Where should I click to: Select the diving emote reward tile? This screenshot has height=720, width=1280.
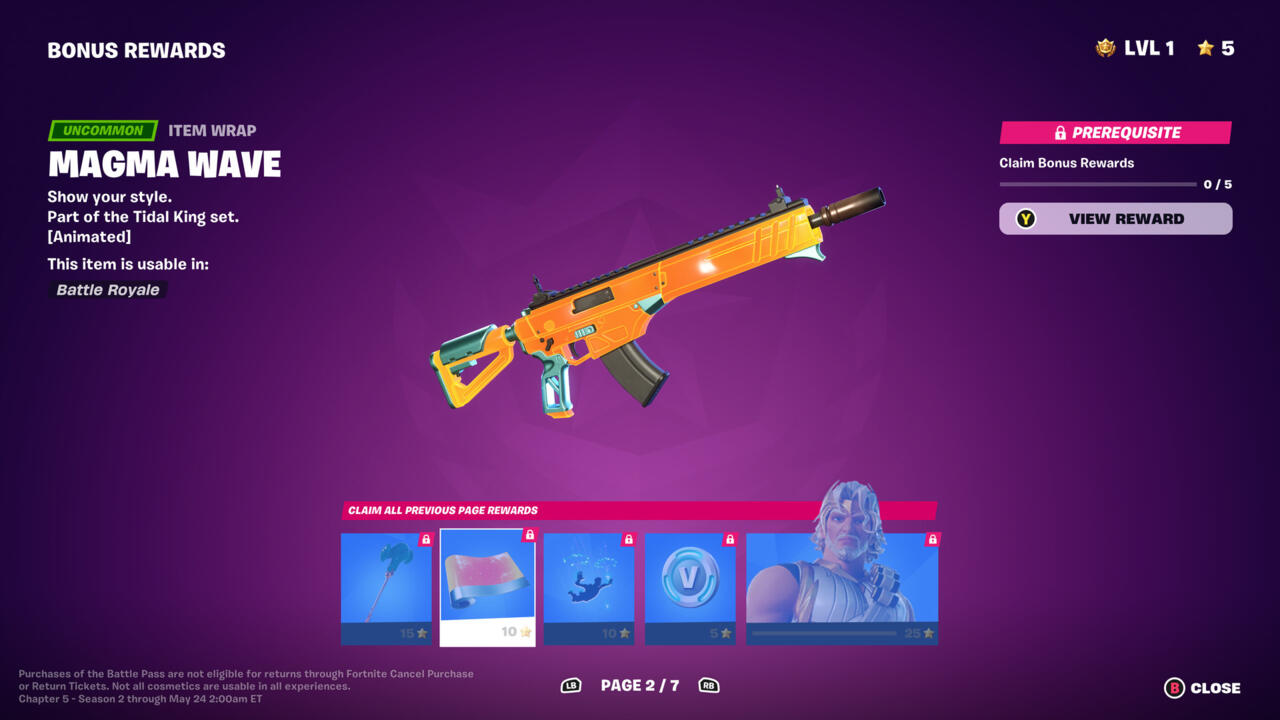[x=588, y=588]
